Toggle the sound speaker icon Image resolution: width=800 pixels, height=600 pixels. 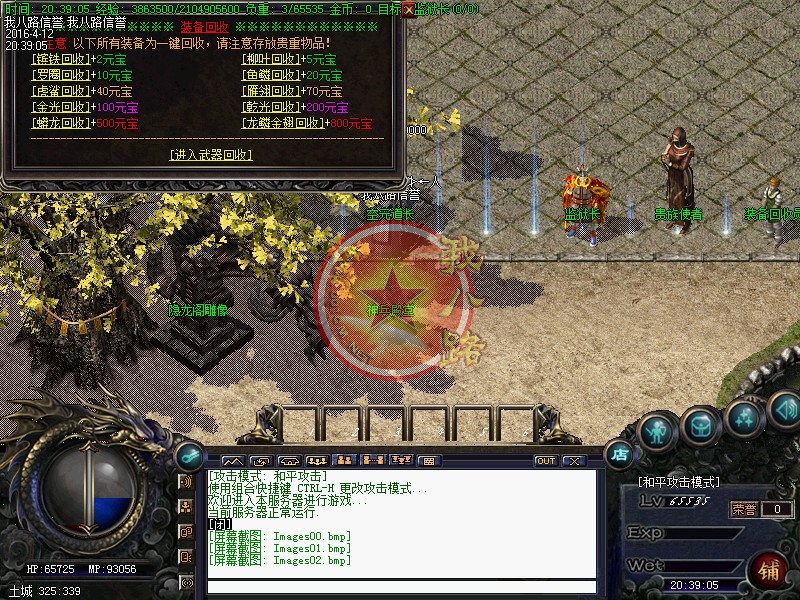[x=785, y=408]
